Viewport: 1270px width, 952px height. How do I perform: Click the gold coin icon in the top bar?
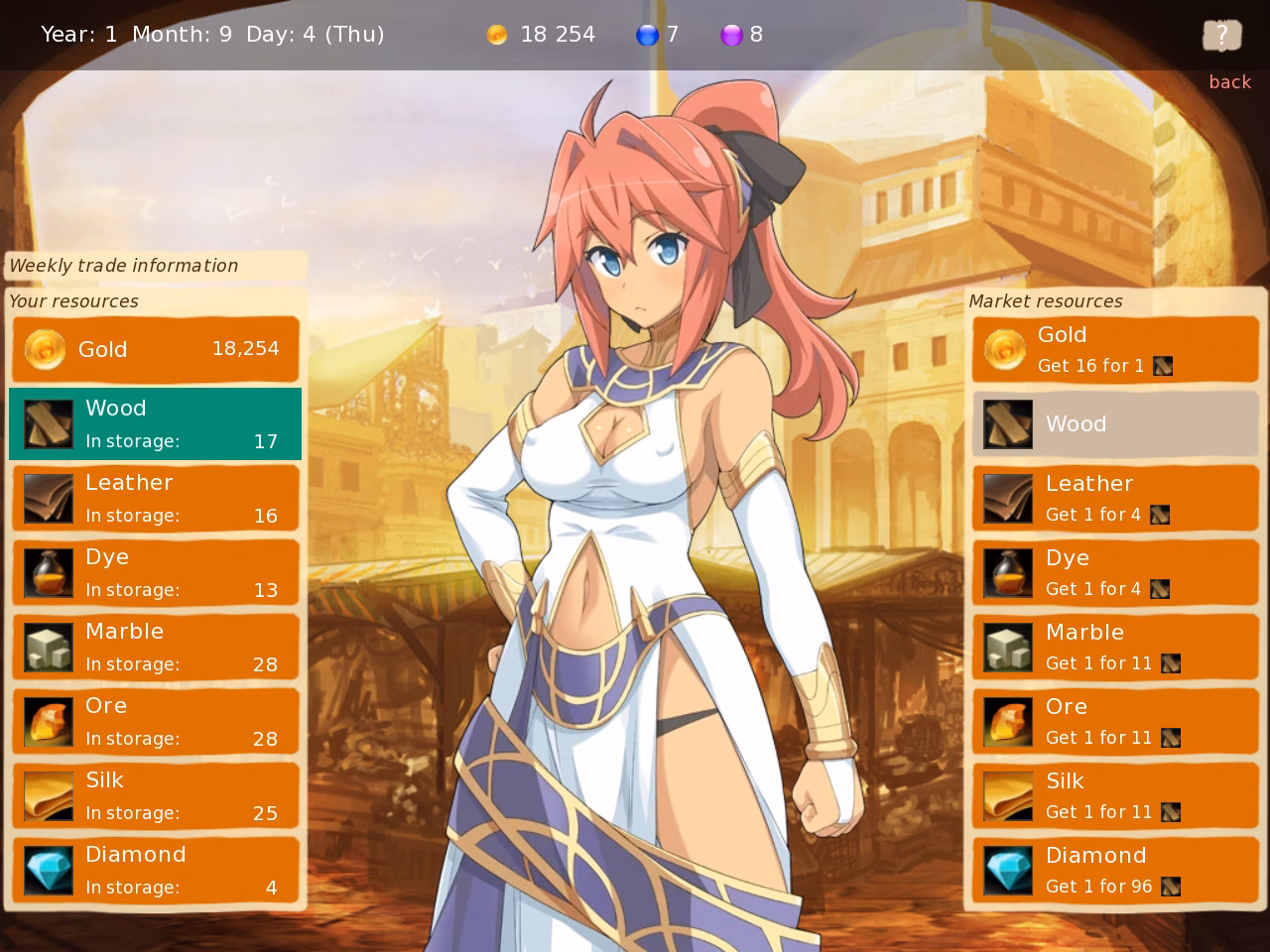click(x=496, y=34)
